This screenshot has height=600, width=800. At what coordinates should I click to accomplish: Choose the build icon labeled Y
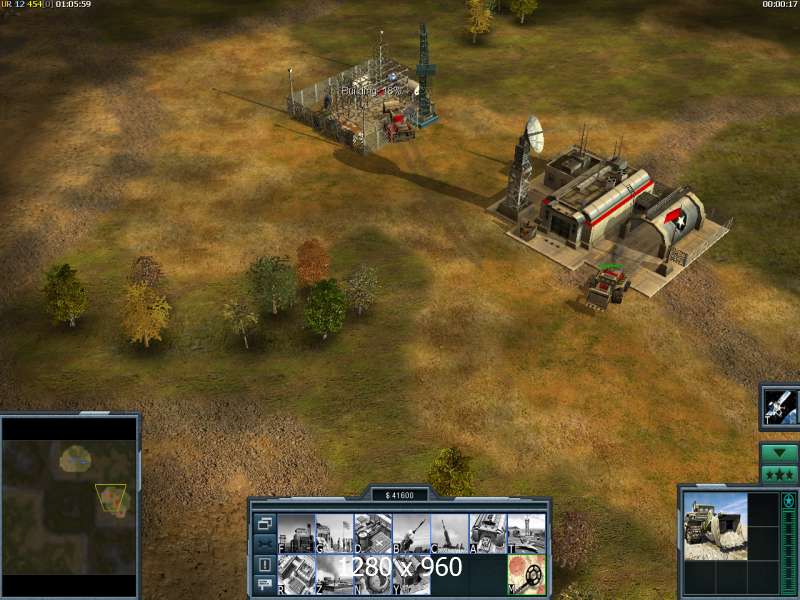click(411, 574)
